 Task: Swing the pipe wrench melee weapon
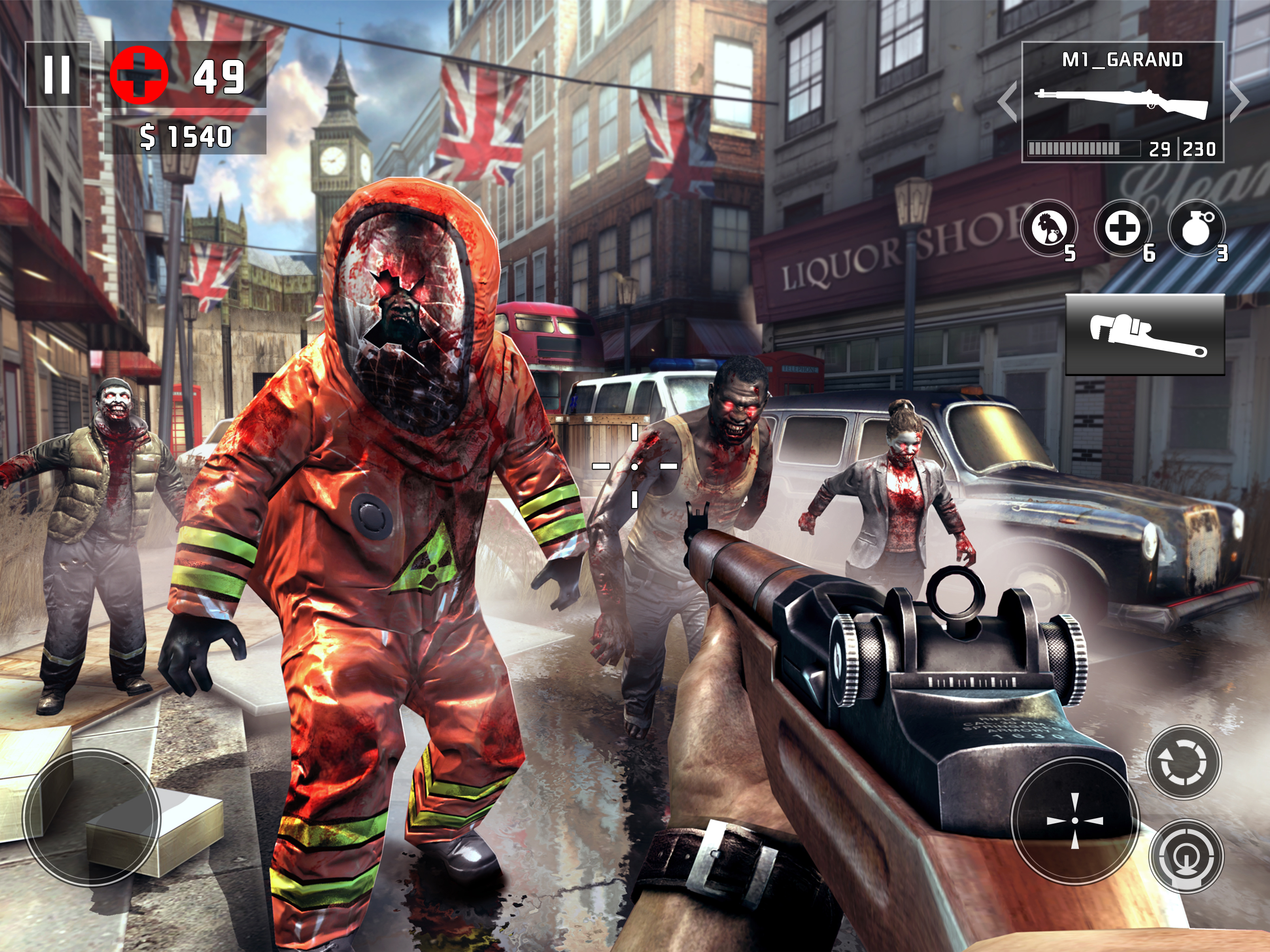1145,334
